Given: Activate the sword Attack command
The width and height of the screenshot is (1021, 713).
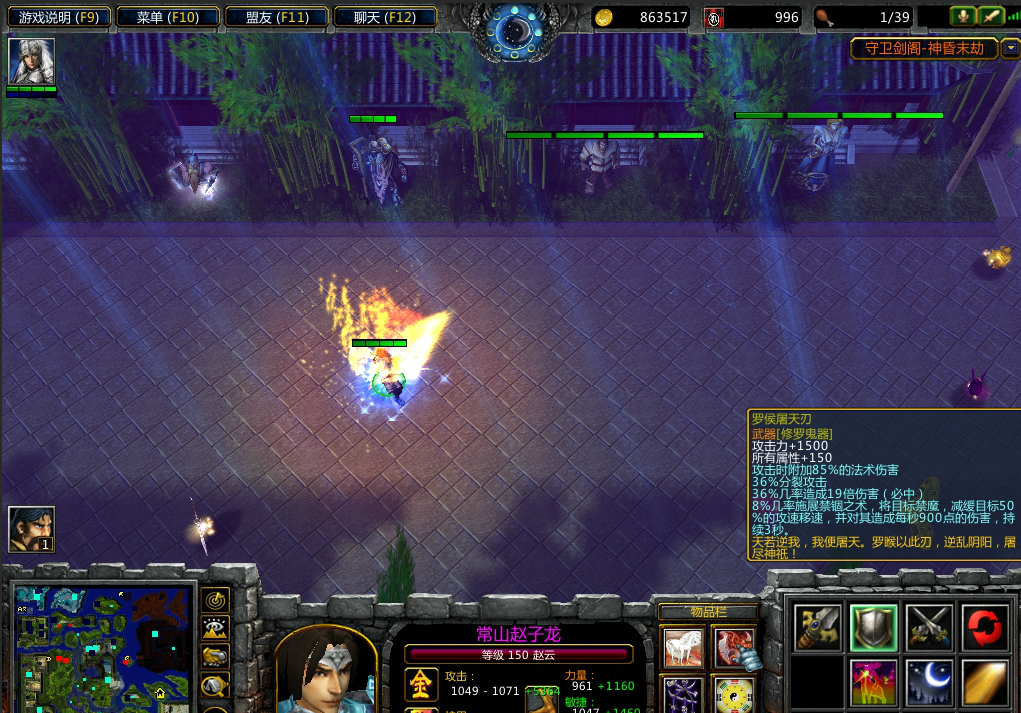Looking at the screenshot, I should coord(818,627).
